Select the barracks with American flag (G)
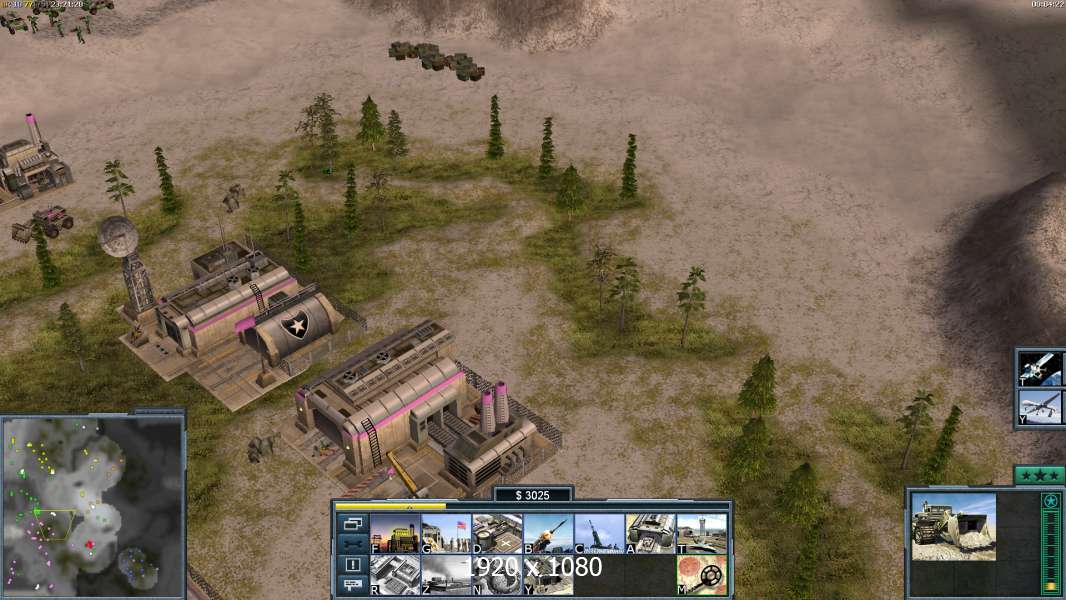 446,534
